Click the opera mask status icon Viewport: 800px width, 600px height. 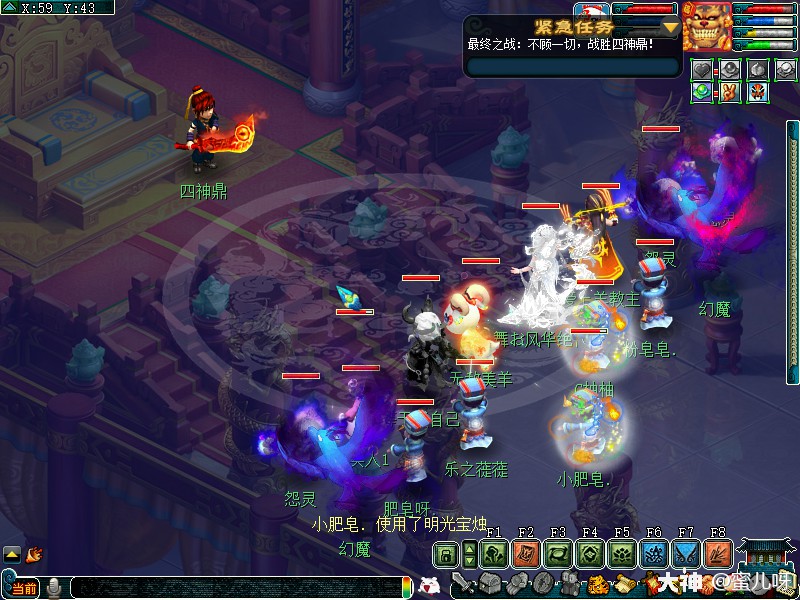click(x=756, y=92)
